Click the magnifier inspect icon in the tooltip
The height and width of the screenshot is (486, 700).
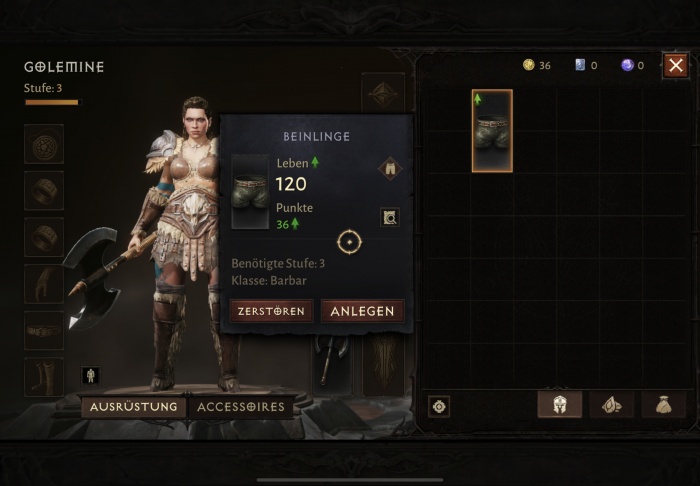389,216
